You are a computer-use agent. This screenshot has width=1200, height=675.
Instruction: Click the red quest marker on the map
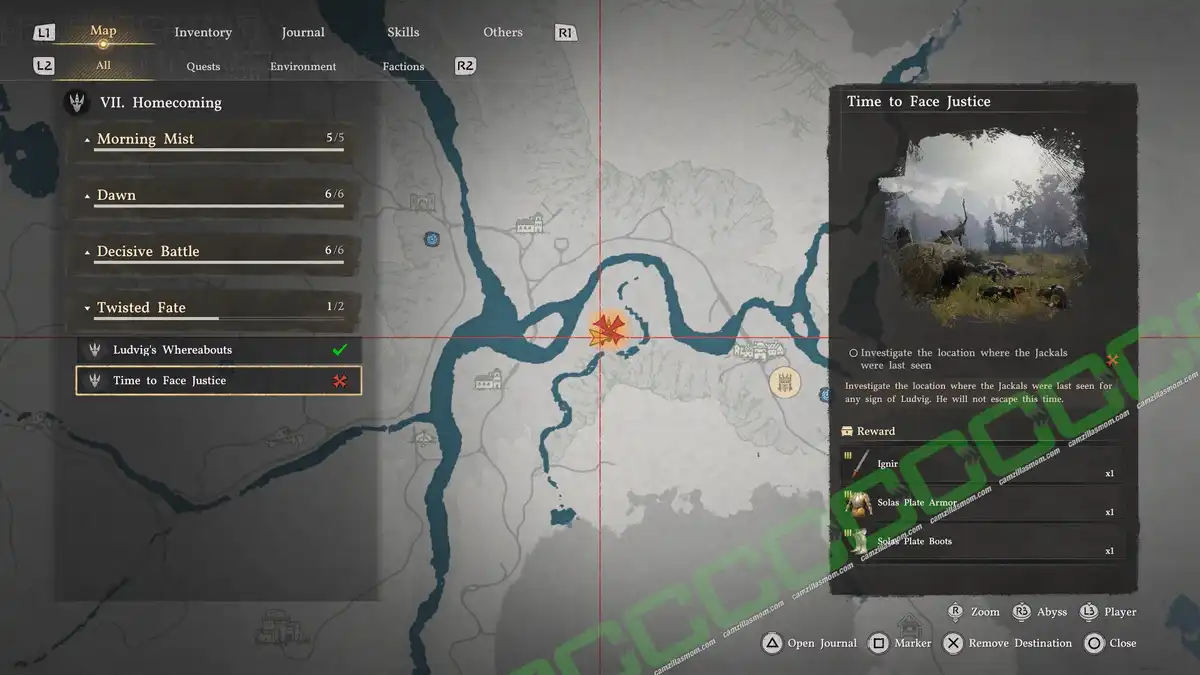pos(608,329)
